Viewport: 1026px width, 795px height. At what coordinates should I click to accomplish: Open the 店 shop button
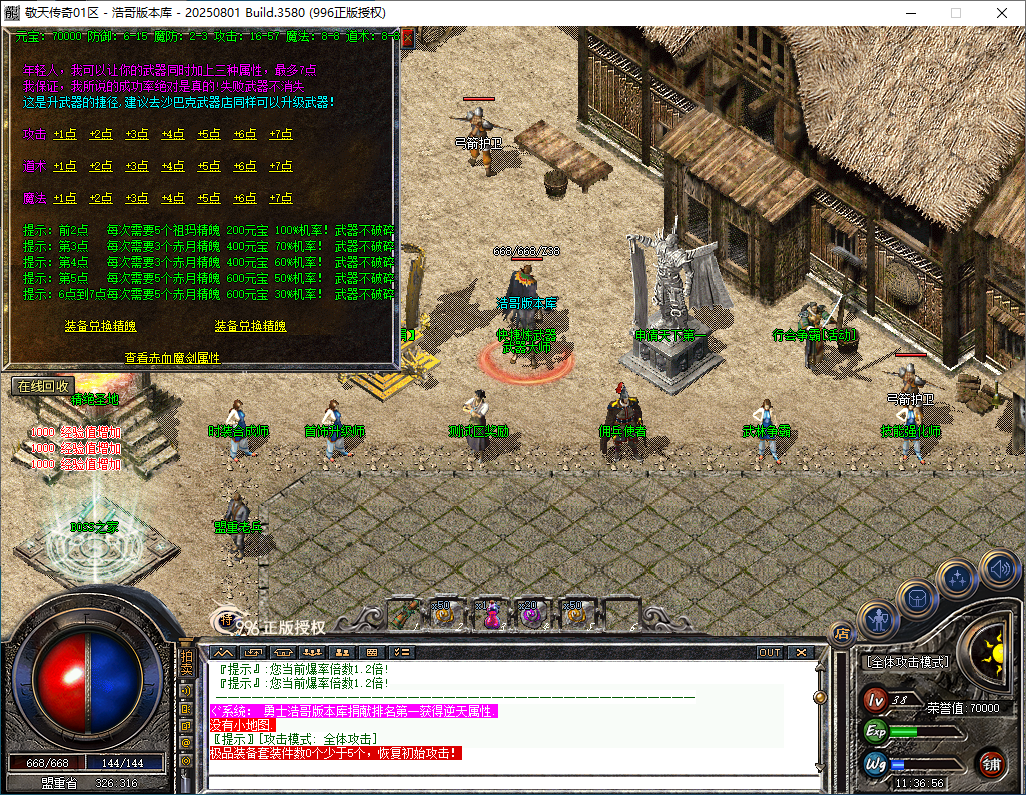pos(842,632)
